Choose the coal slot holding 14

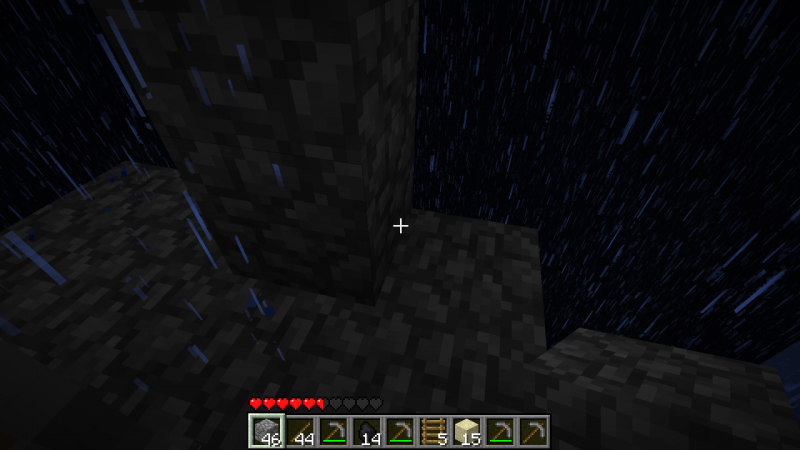[366, 431]
